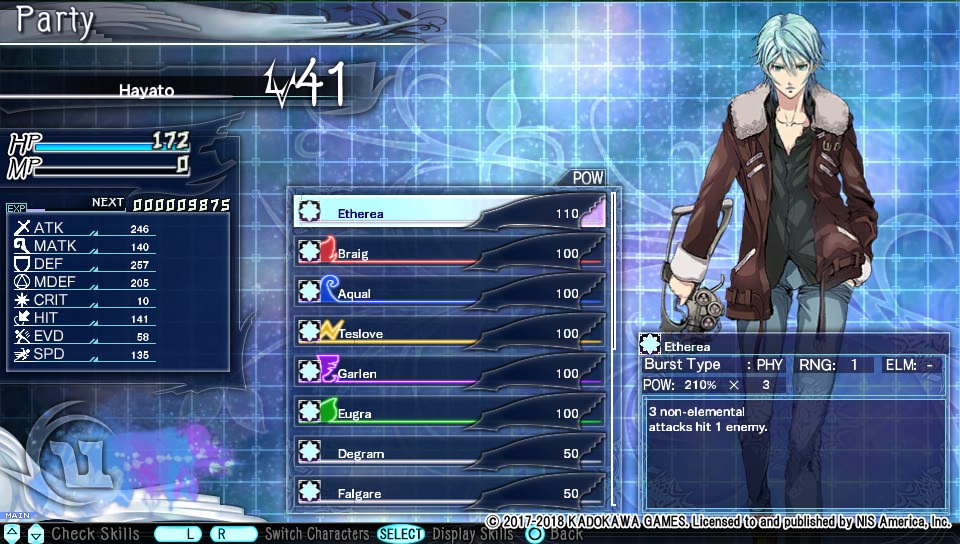Viewport: 960px width, 544px height.
Task: Choose the Braig skill entry
Action: click(450, 252)
